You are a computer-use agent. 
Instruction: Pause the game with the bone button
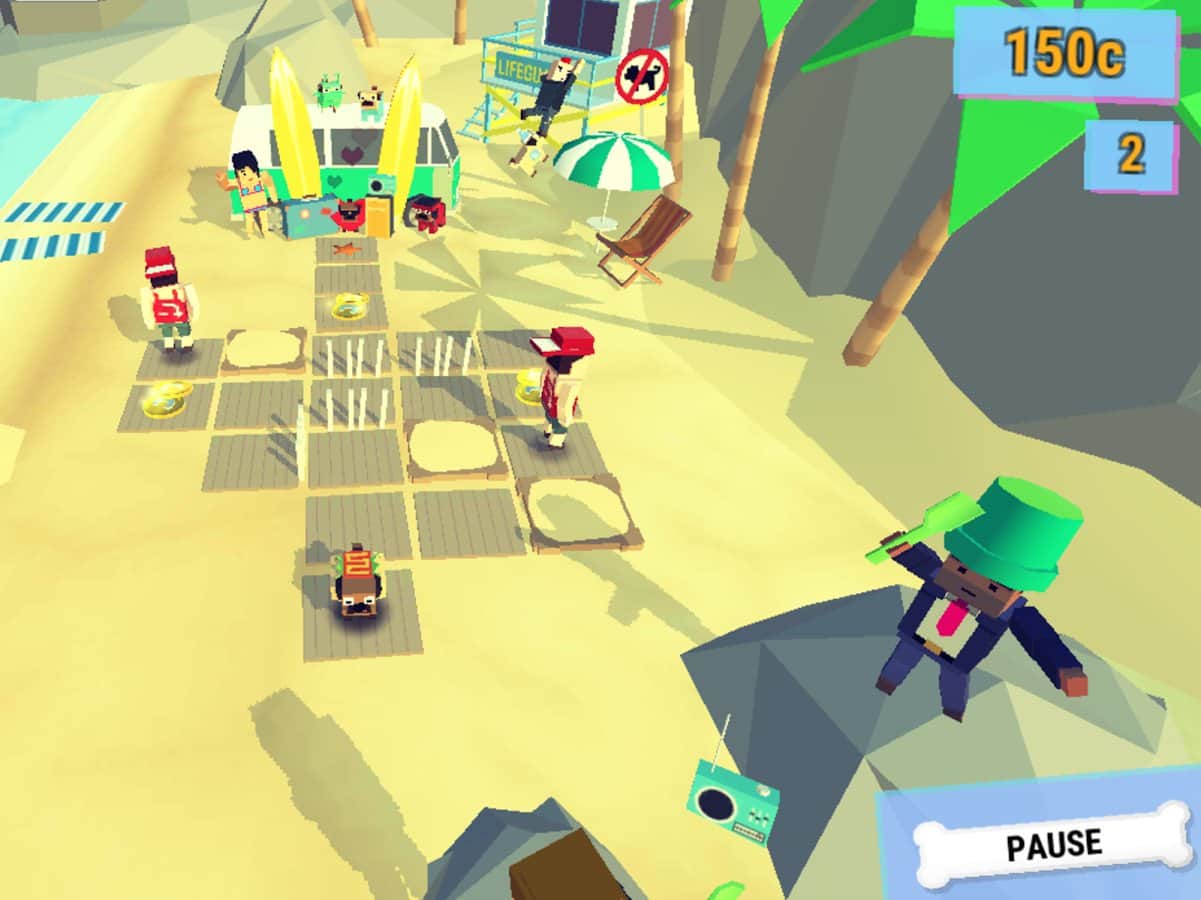[1052, 845]
